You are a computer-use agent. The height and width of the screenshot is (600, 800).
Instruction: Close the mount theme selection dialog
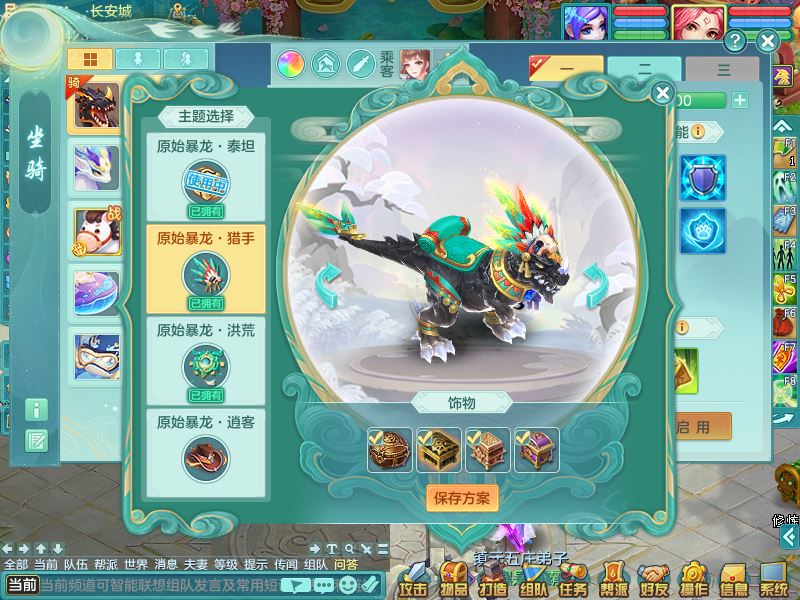[x=662, y=94]
